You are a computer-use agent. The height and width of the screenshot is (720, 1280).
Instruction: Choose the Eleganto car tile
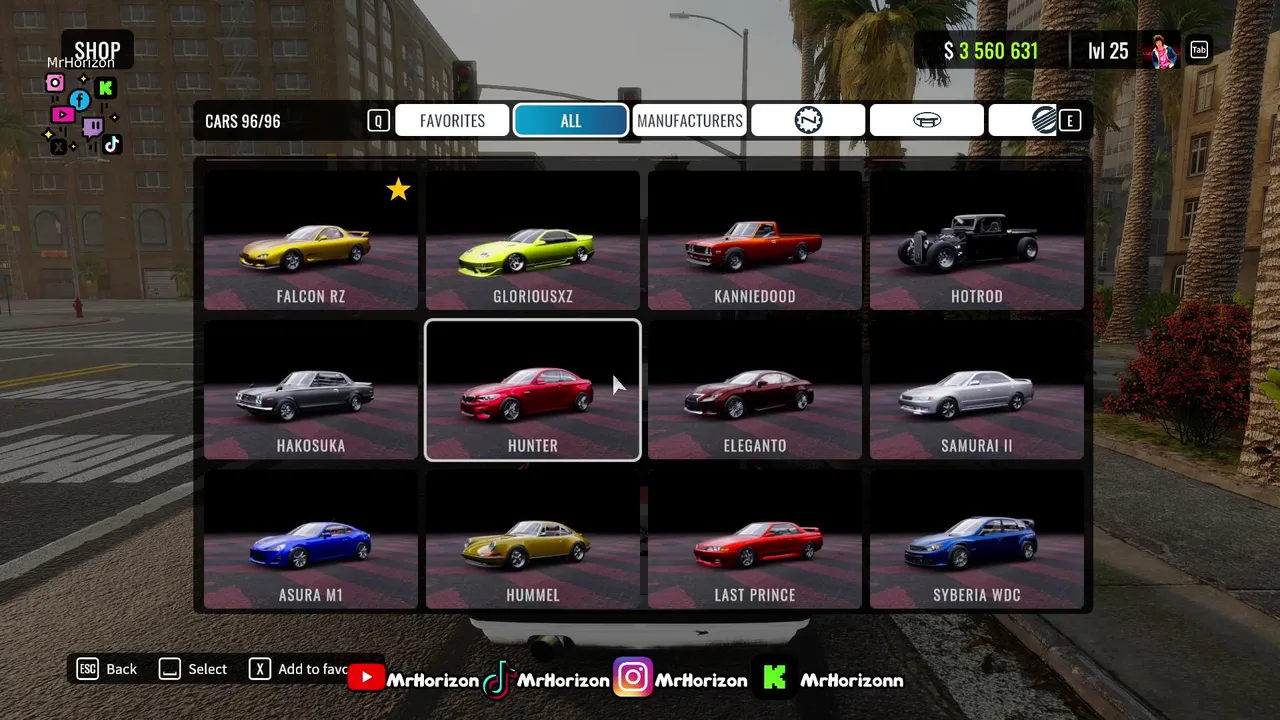[755, 390]
